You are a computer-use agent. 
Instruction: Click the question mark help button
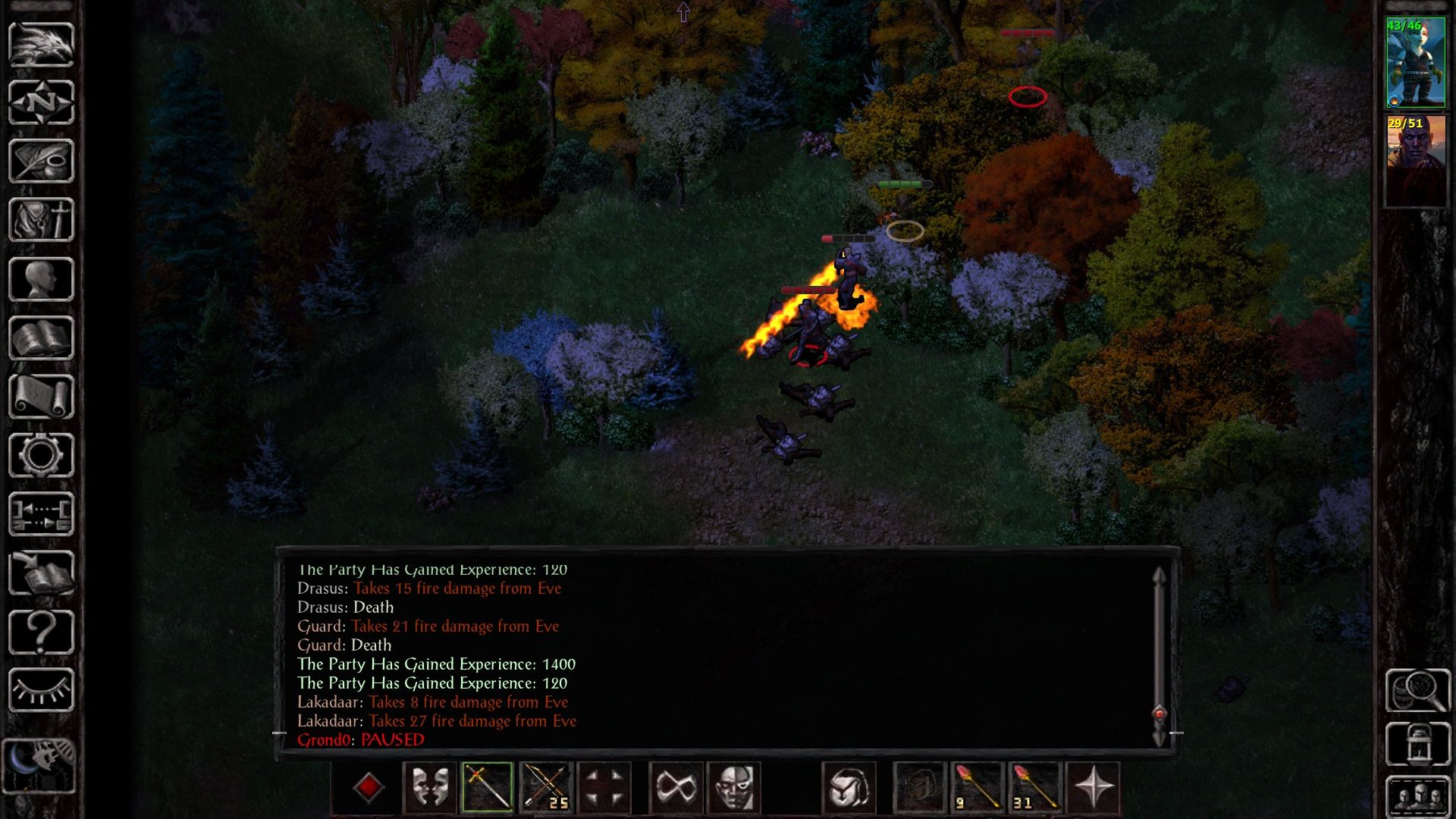pos(41,632)
